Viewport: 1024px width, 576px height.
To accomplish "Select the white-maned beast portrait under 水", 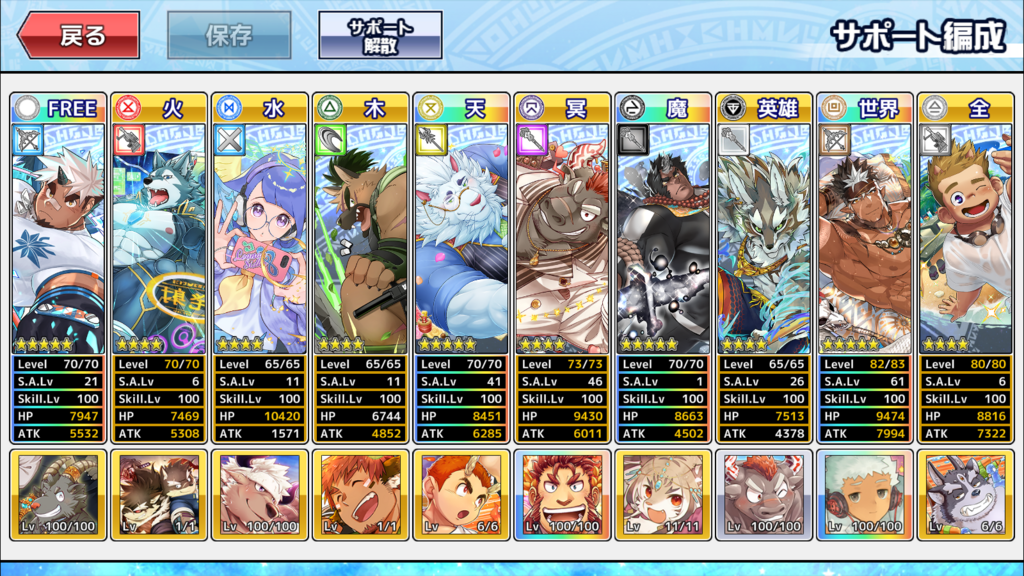I will pos(260,493).
